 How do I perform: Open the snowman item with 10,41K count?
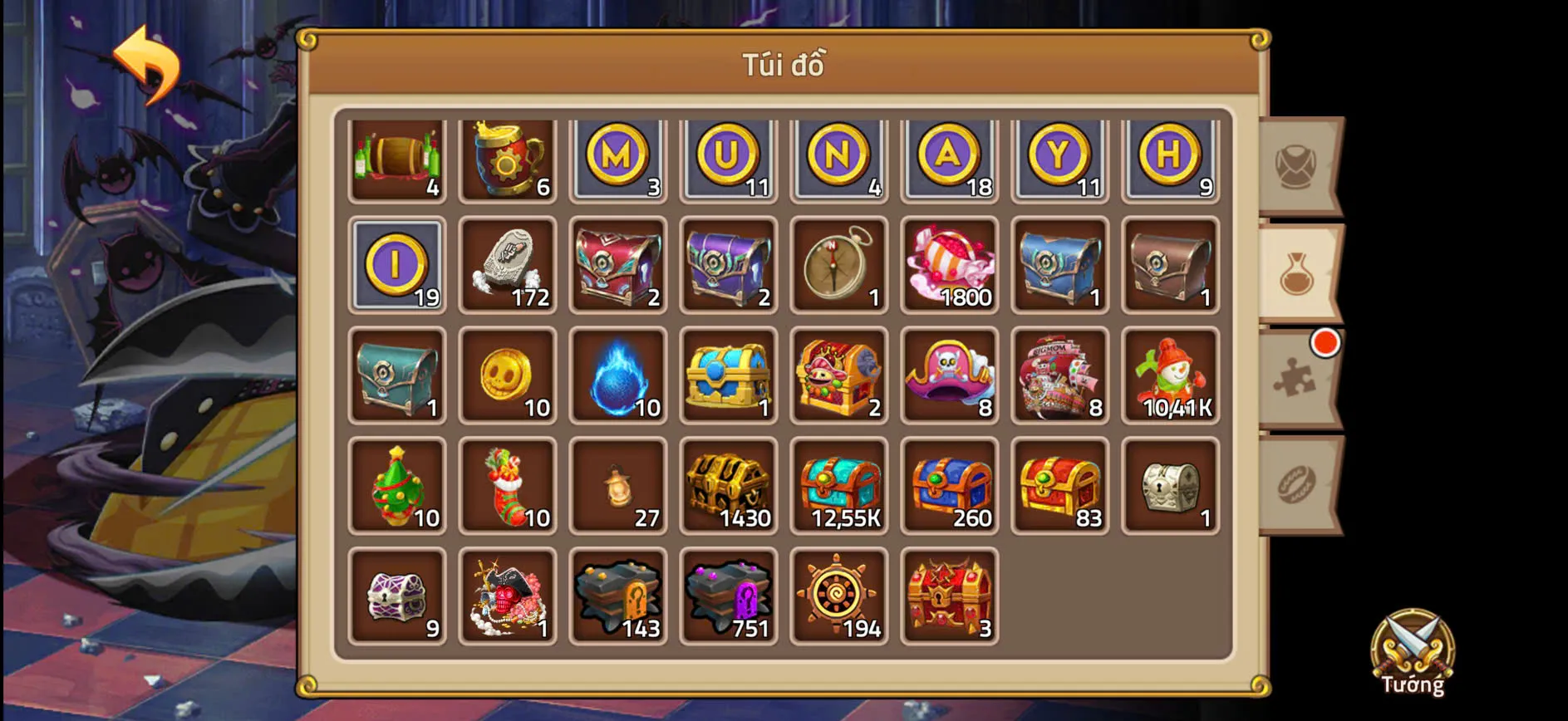point(1171,374)
